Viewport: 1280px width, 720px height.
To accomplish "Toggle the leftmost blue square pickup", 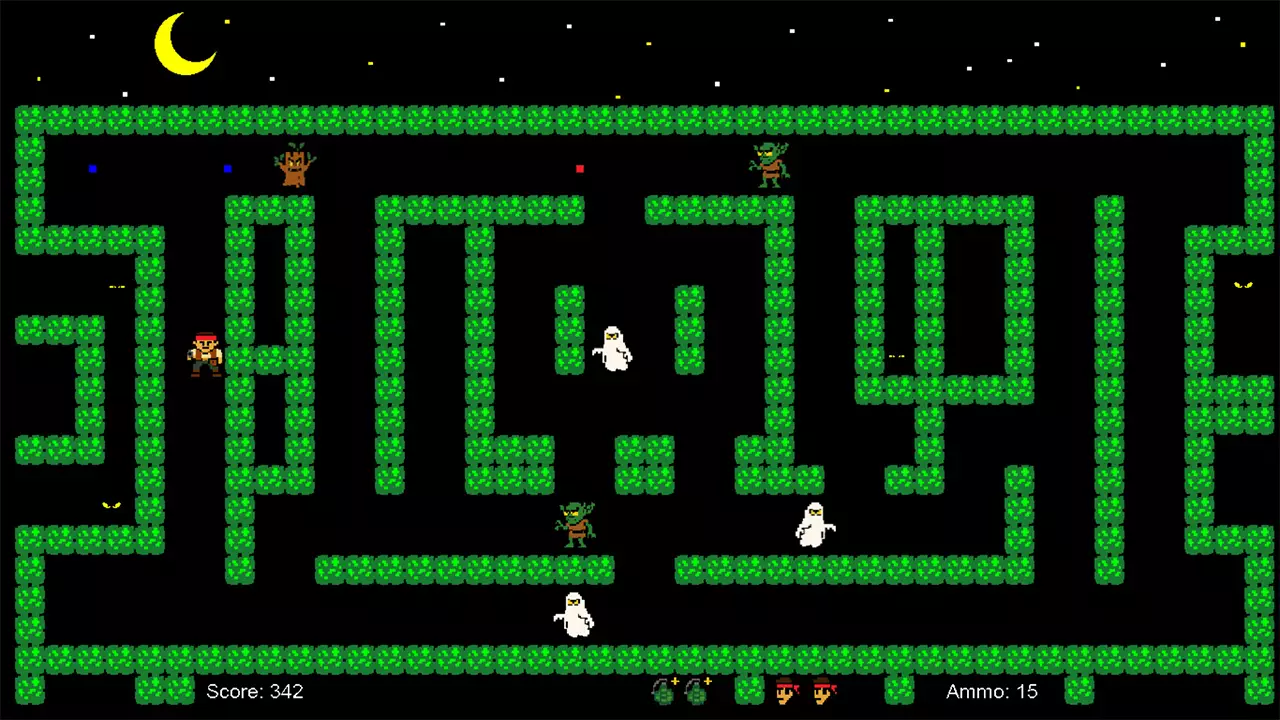I will click(x=93, y=170).
